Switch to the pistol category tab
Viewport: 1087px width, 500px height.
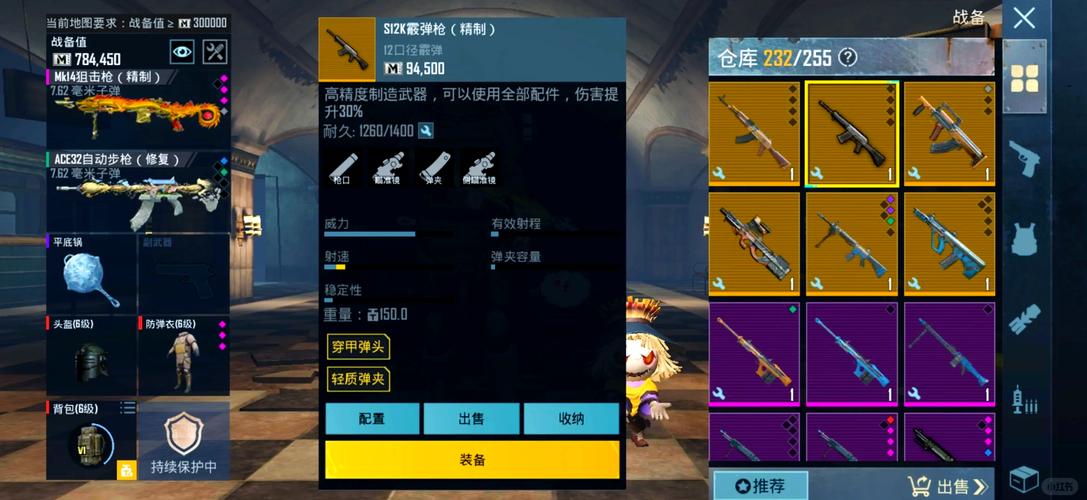pyautogui.click(x=1024, y=159)
